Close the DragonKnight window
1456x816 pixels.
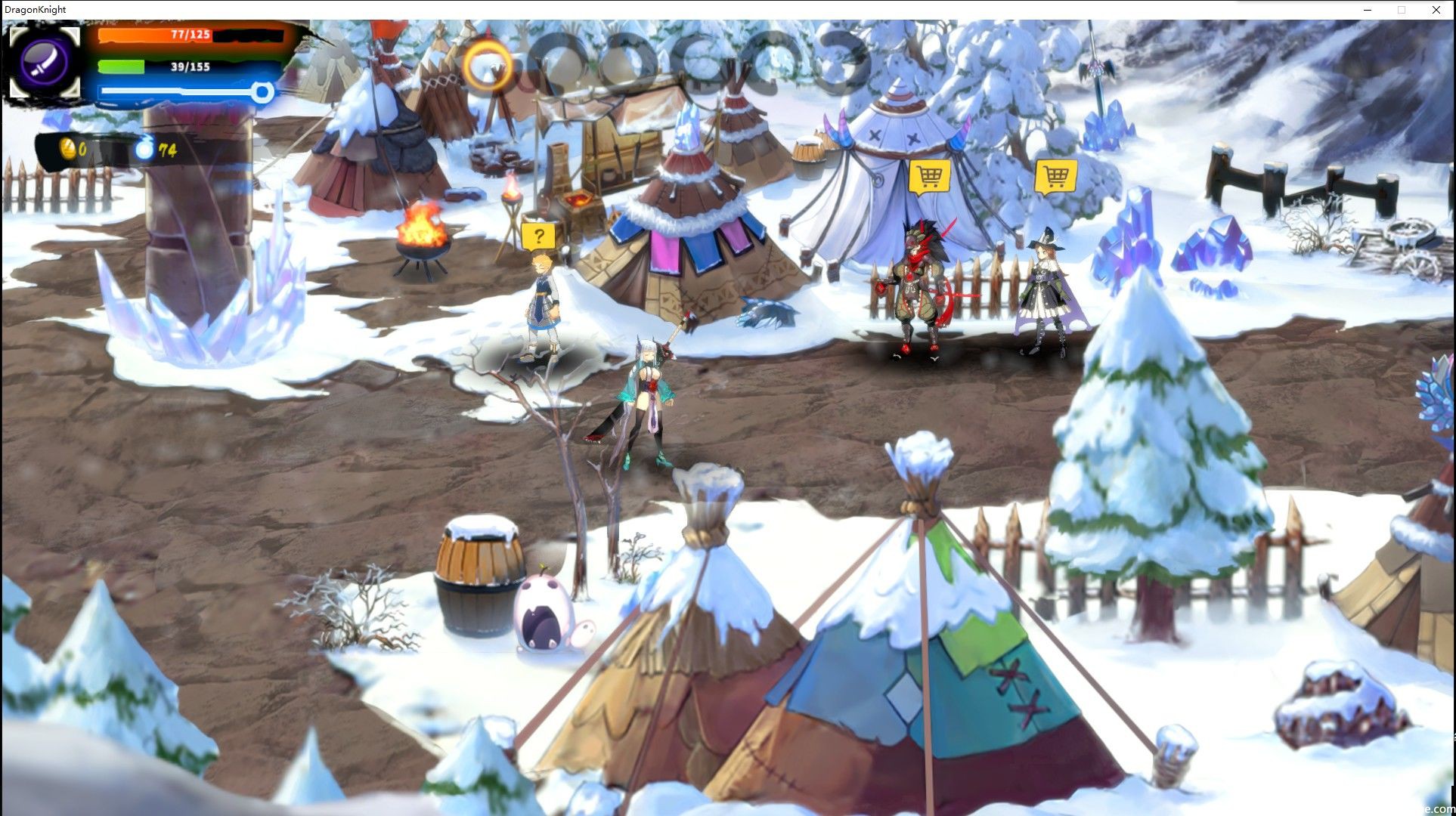(1436, 10)
